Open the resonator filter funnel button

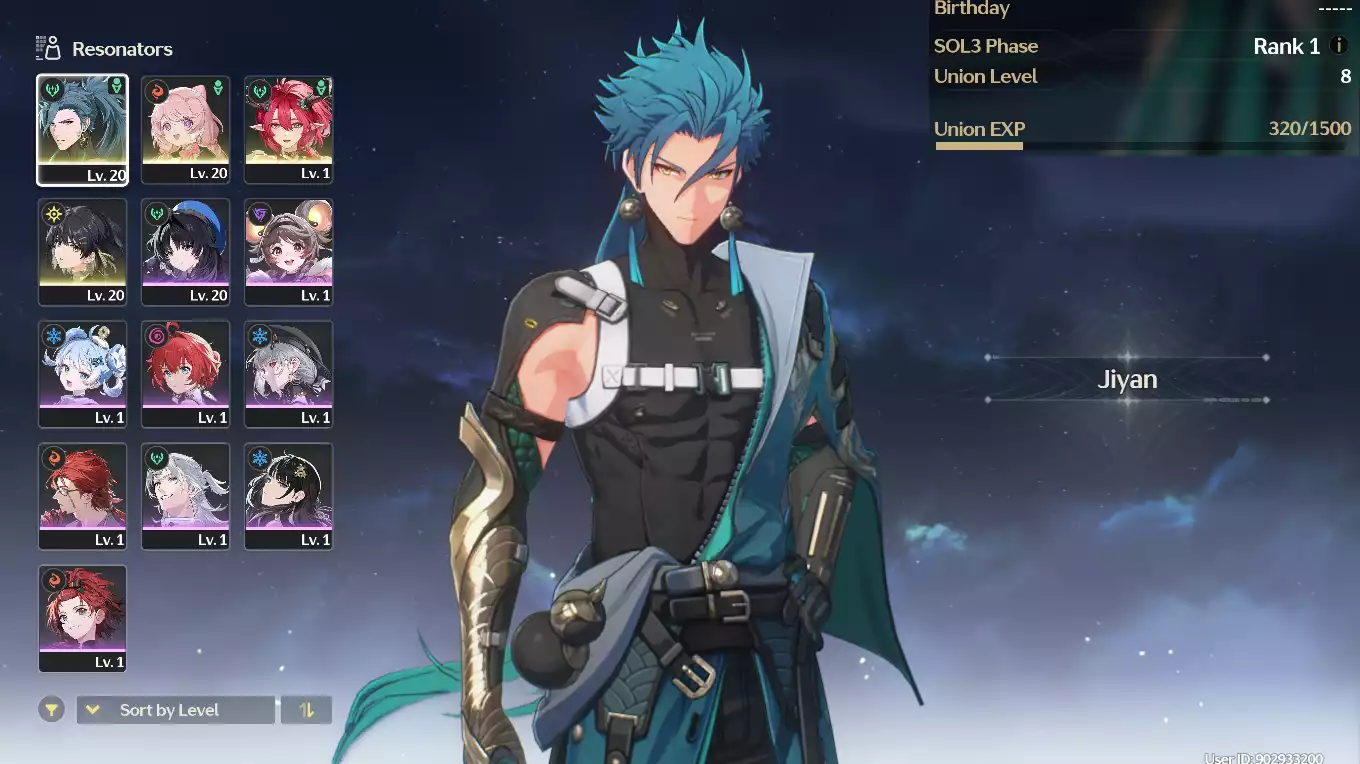coord(51,710)
